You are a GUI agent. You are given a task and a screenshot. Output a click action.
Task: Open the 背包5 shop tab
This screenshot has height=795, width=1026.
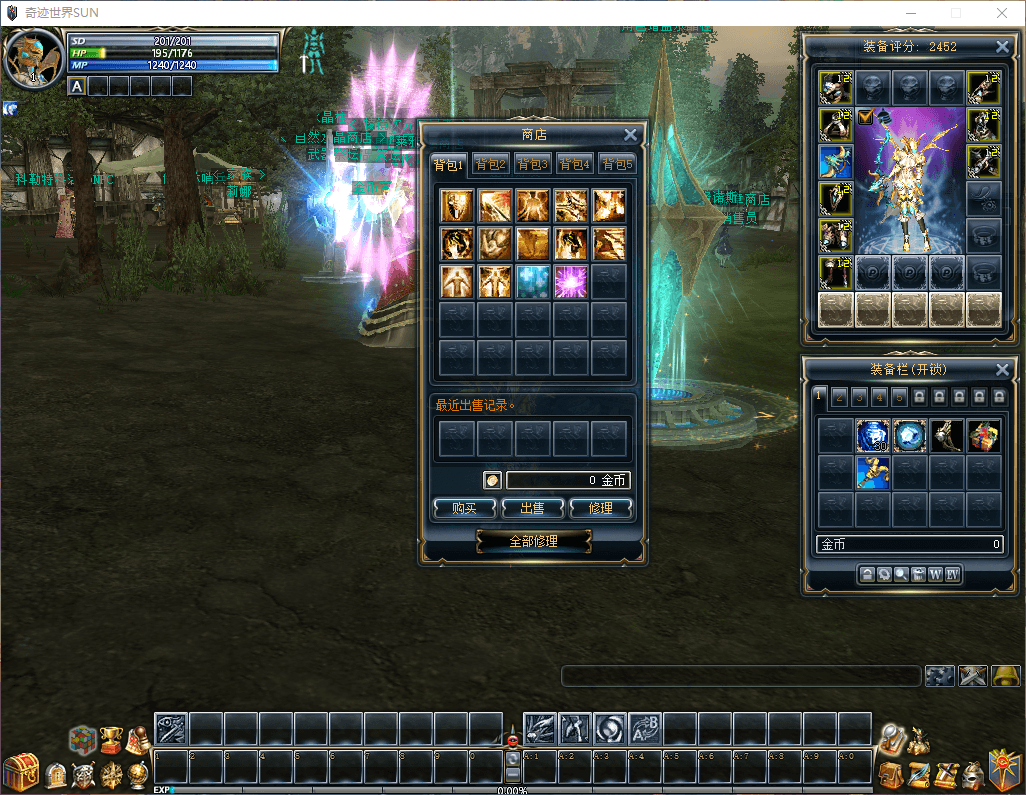coord(617,164)
